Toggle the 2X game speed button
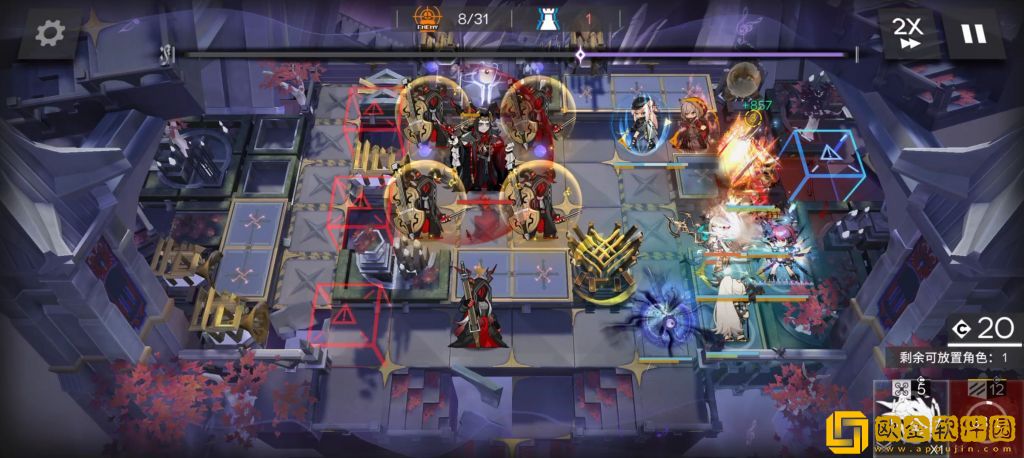The height and width of the screenshot is (458, 1024). [x=910, y=33]
